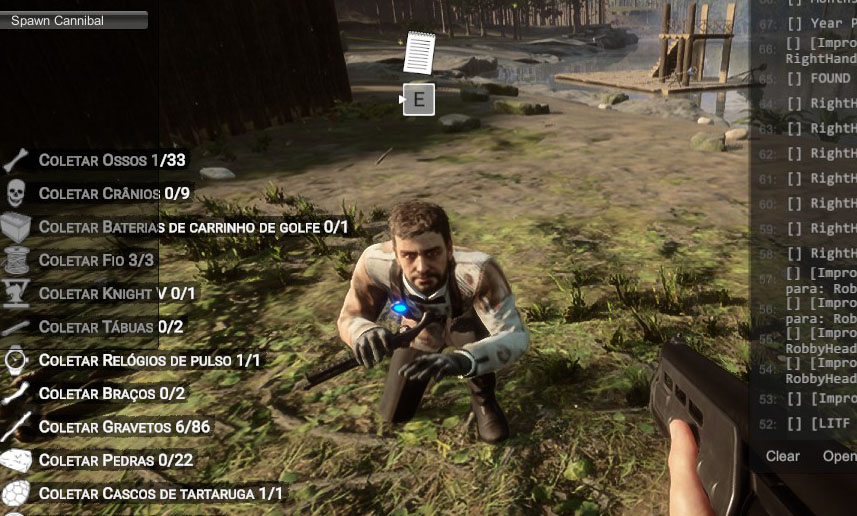Image resolution: width=857 pixels, height=516 pixels.
Task: Choose the Coletar Pedras objective
Action: (x=116, y=460)
